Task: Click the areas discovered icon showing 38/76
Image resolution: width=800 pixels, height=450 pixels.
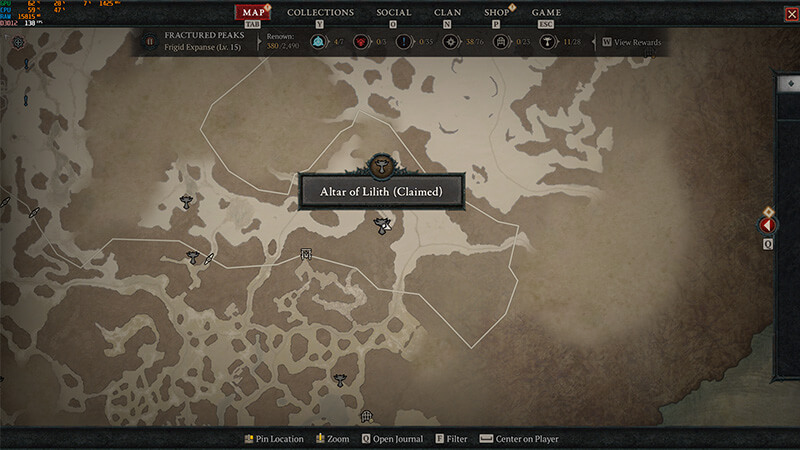Action: (450, 42)
